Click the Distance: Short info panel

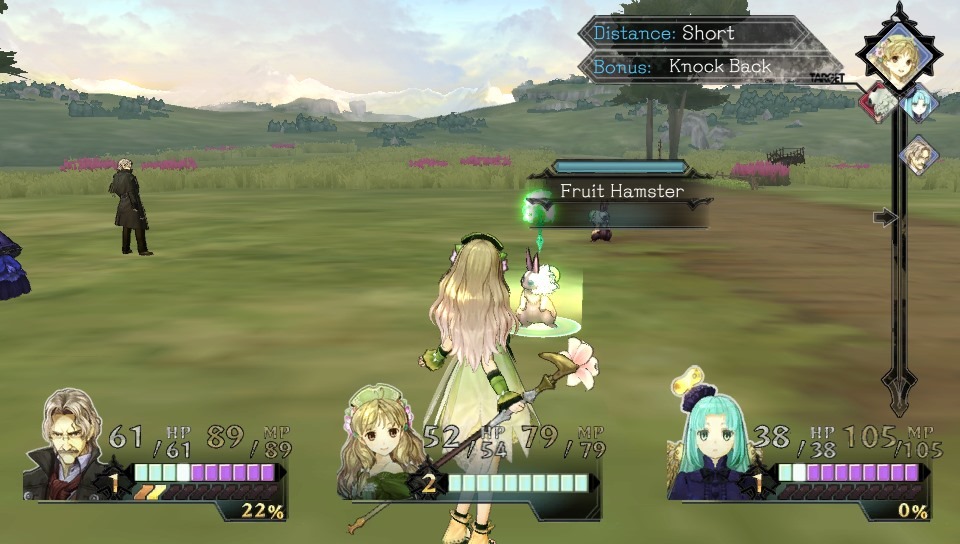coord(690,33)
